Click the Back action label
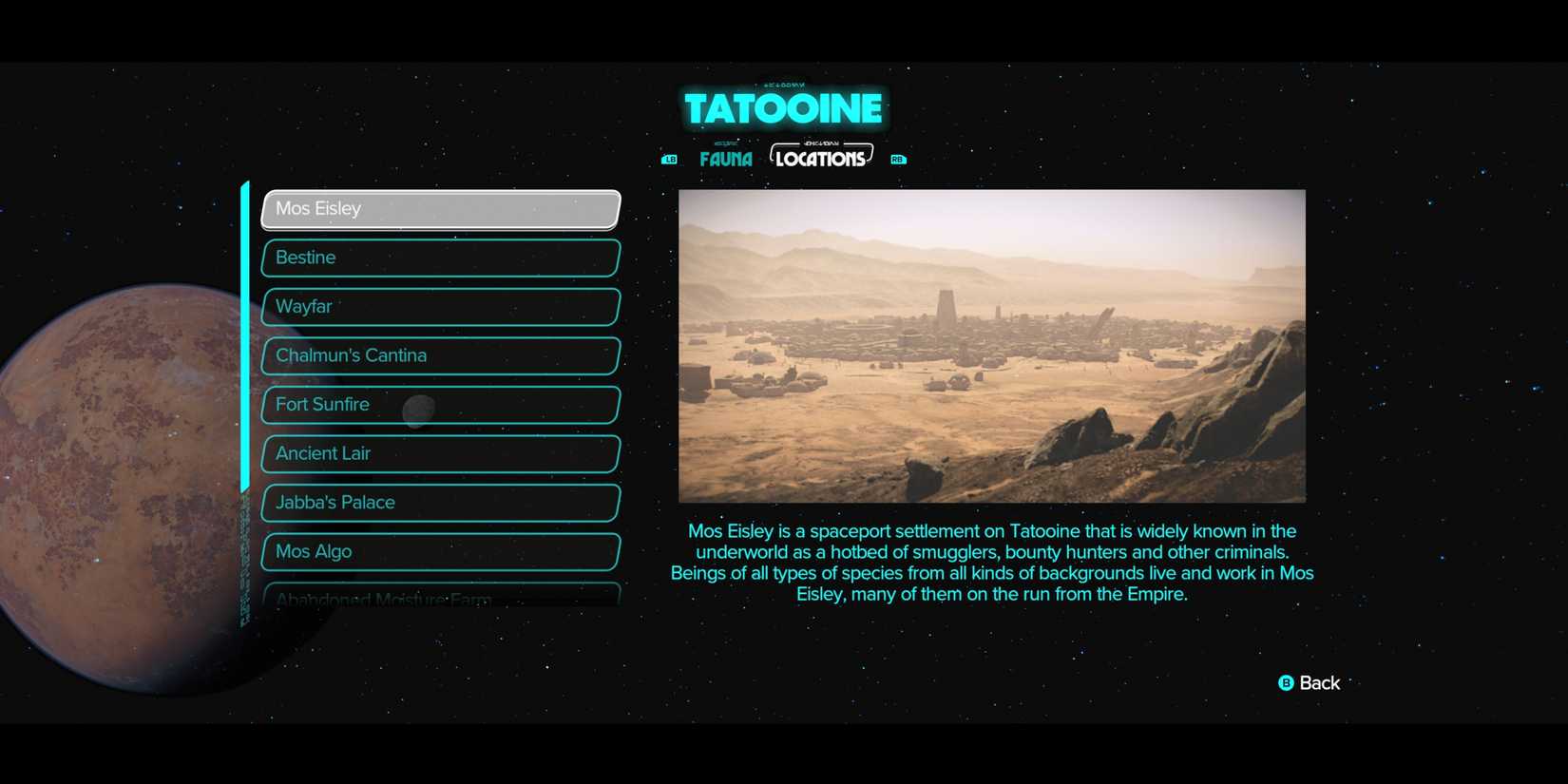This screenshot has width=1568, height=784. pyautogui.click(x=1320, y=682)
